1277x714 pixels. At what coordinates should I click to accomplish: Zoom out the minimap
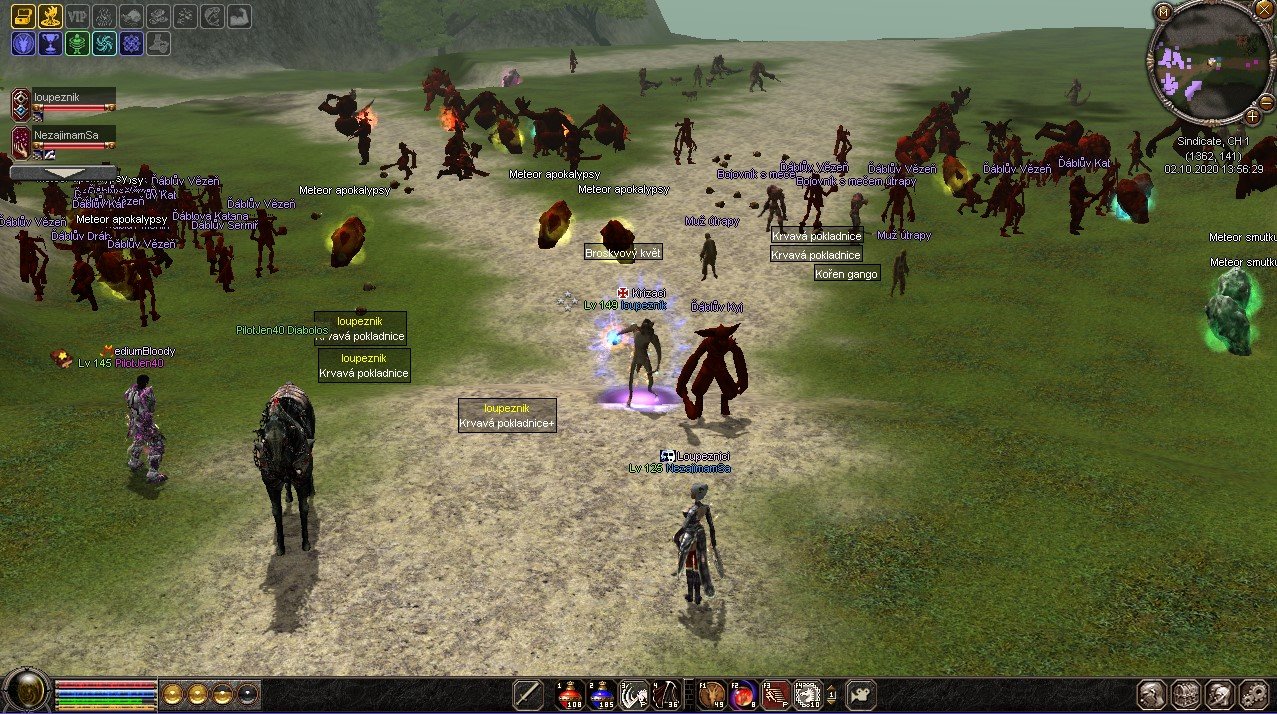point(1265,103)
